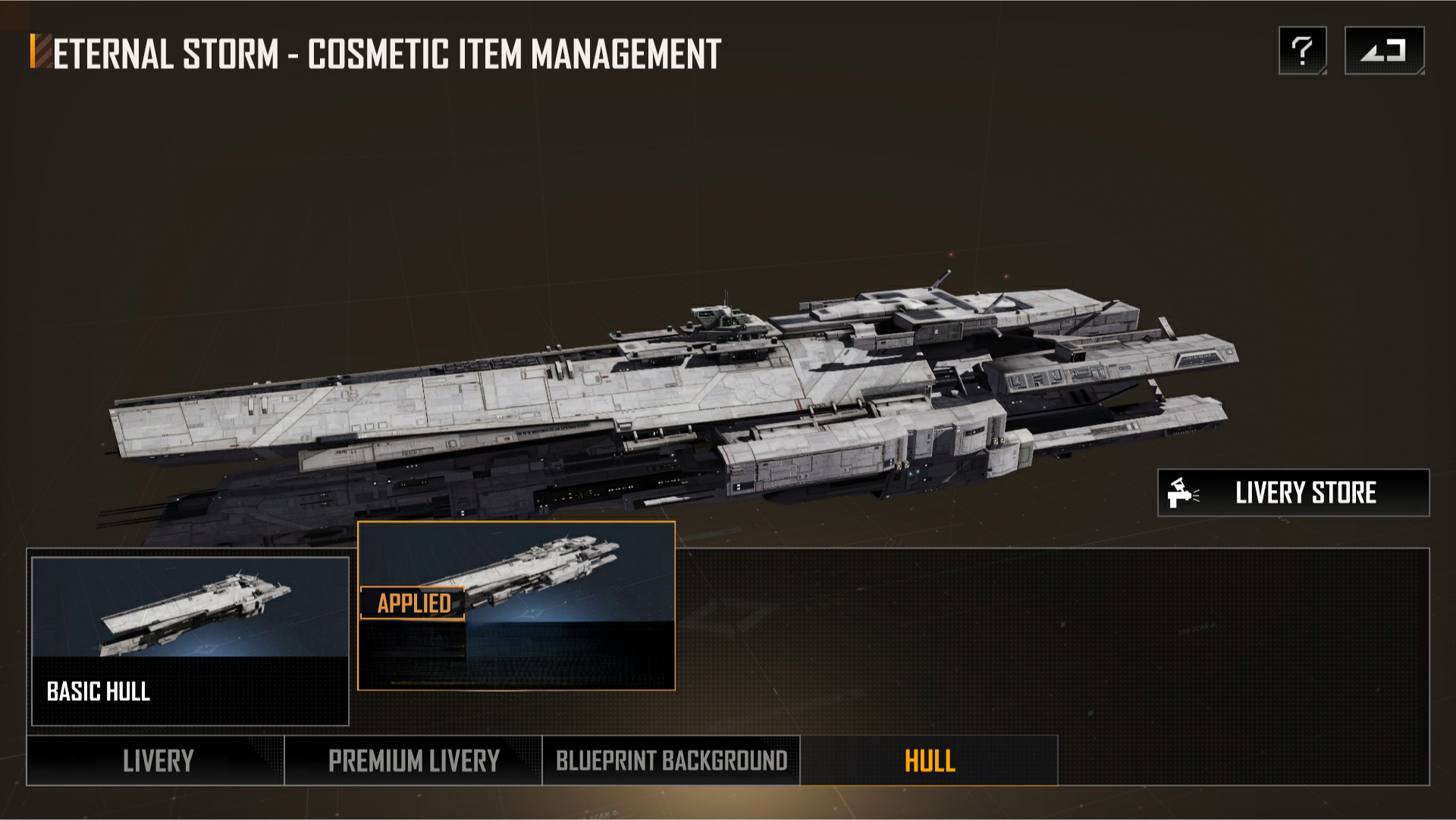Select the Hull tab

929,761
